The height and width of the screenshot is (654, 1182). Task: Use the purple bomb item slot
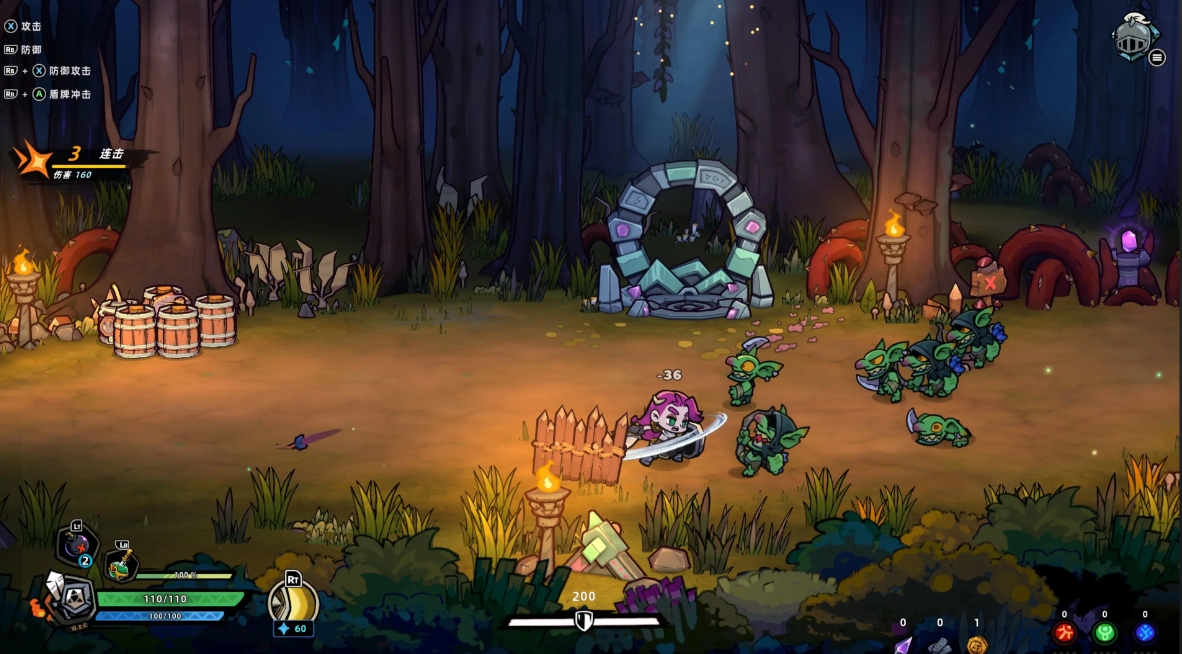pos(75,545)
